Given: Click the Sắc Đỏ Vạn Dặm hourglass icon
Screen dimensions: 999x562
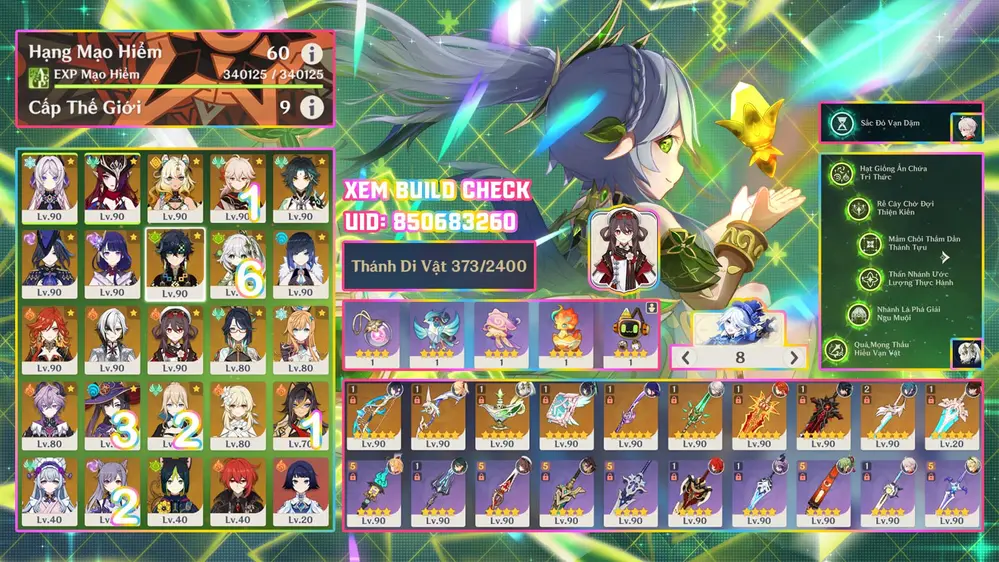Looking at the screenshot, I should [x=842, y=124].
